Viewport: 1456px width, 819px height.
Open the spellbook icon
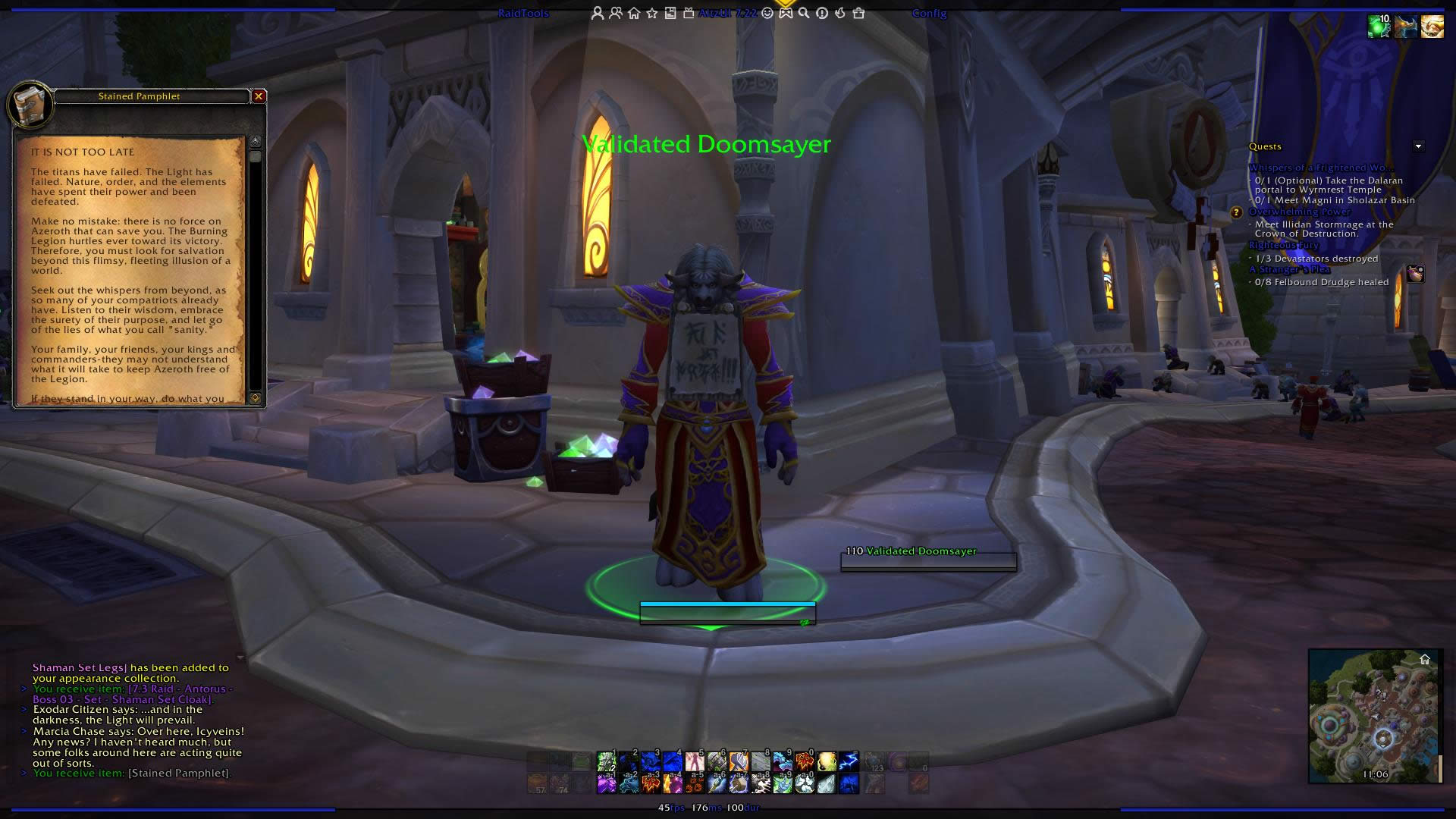671,13
